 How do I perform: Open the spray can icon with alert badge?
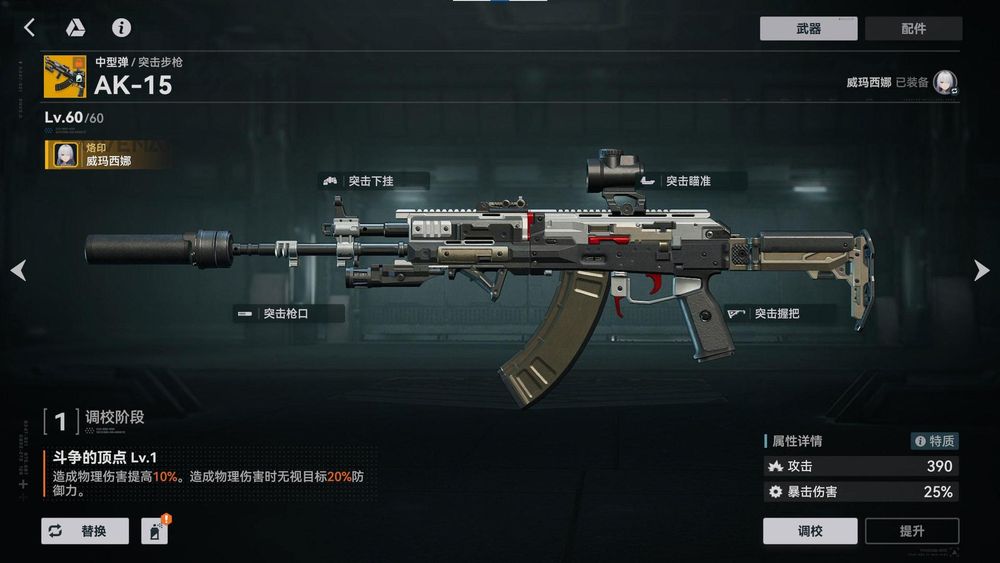coord(154,531)
